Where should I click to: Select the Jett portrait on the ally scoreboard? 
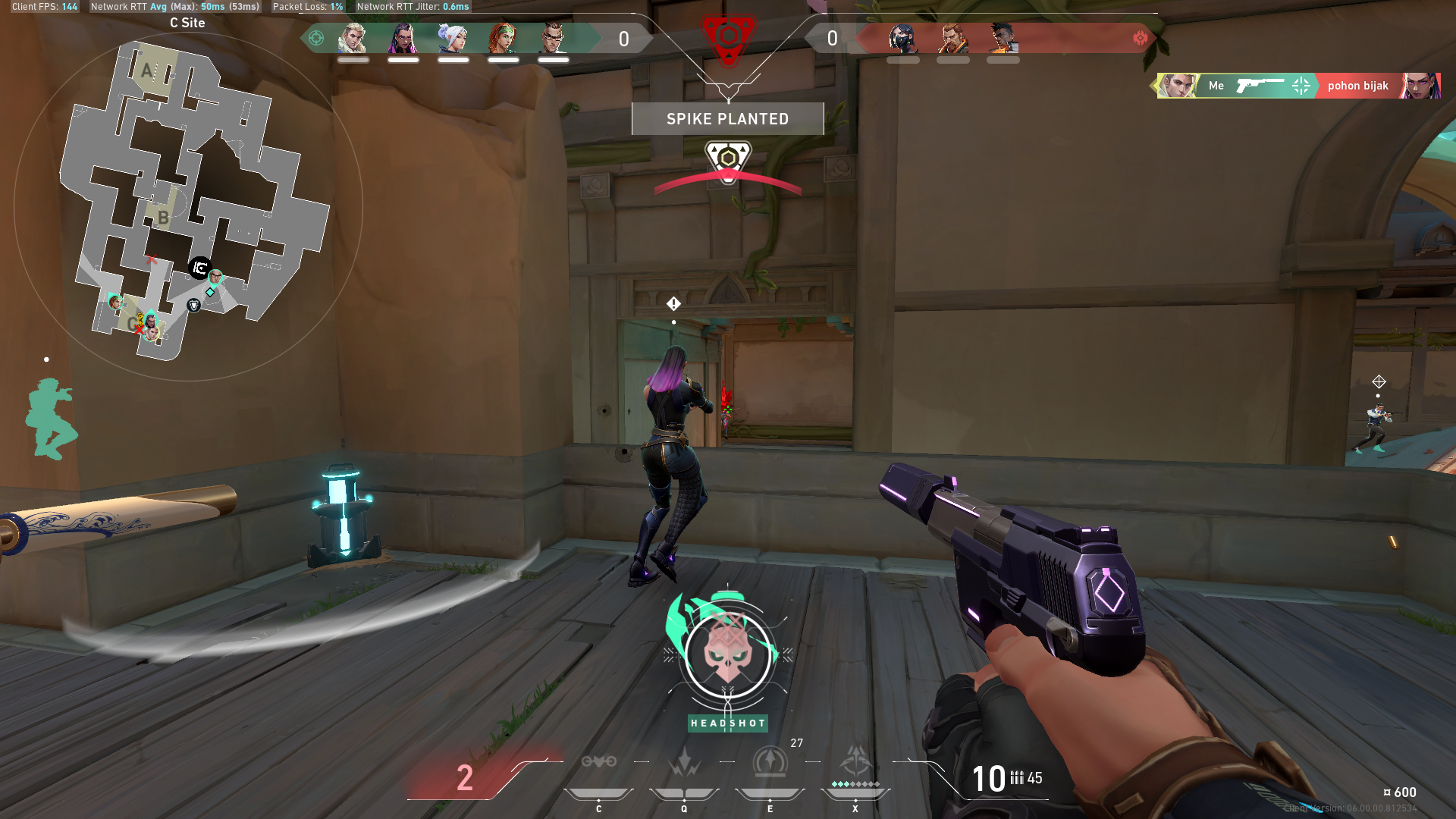click(453, 38)
